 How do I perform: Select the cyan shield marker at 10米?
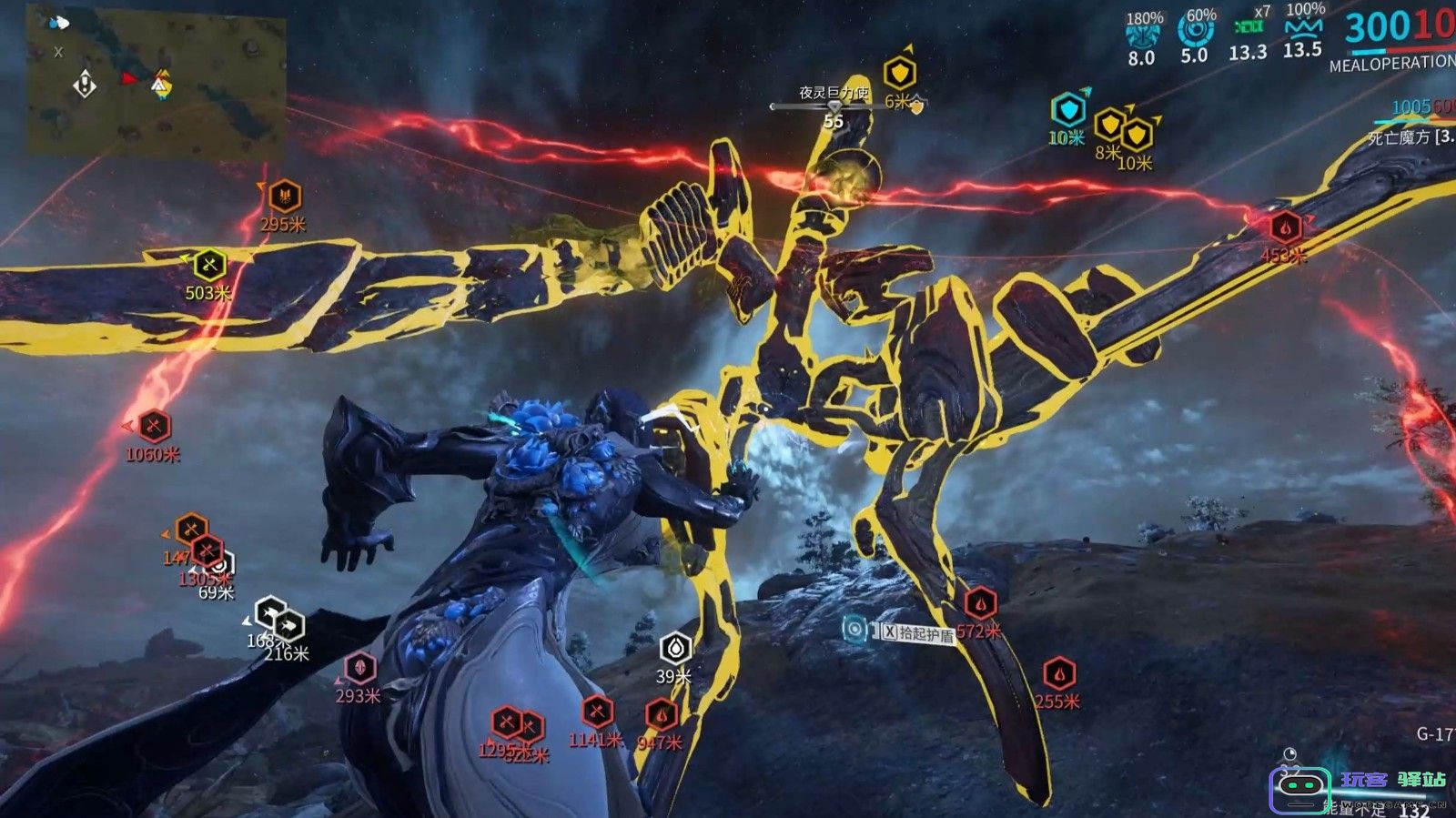pos(1068,110)
